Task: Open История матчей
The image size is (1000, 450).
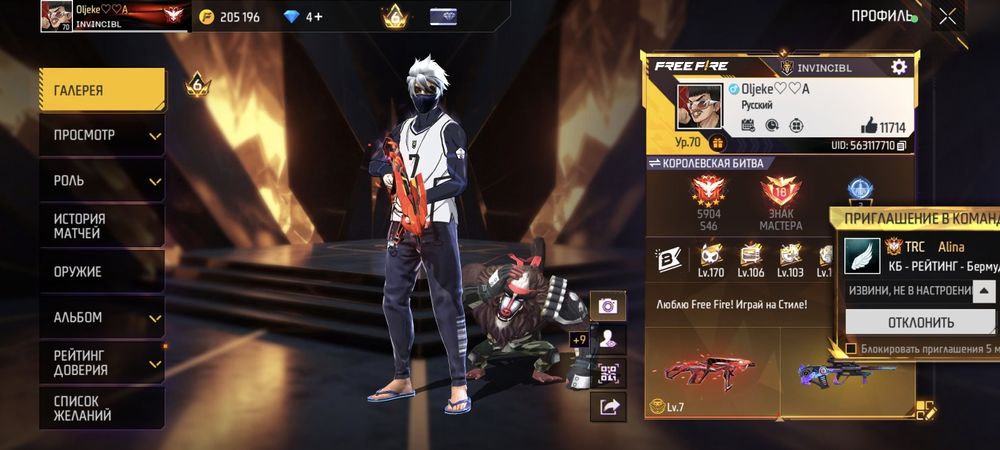Action: coord(102,226)
